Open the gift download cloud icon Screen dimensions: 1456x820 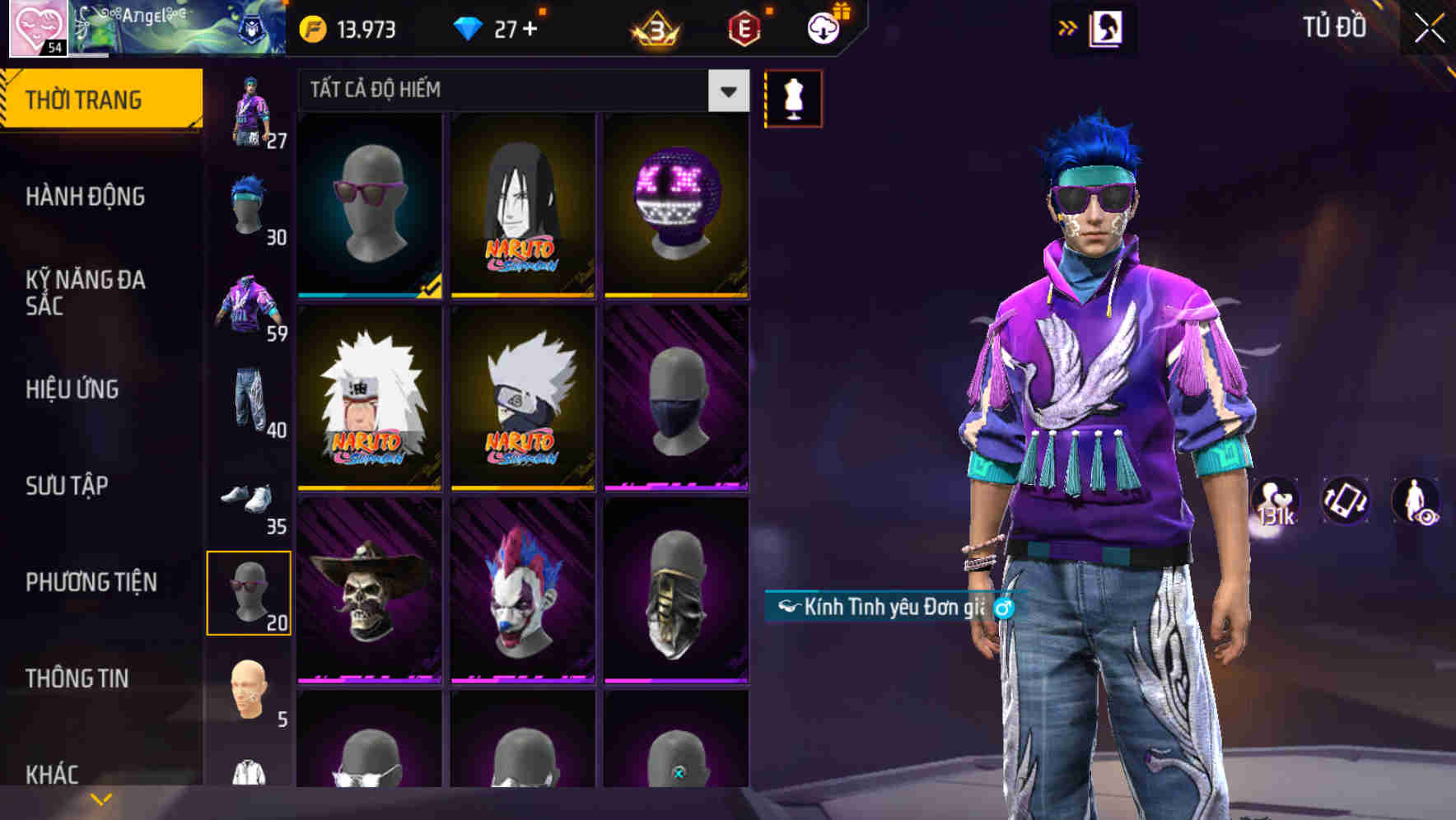(x=823, y=27)
